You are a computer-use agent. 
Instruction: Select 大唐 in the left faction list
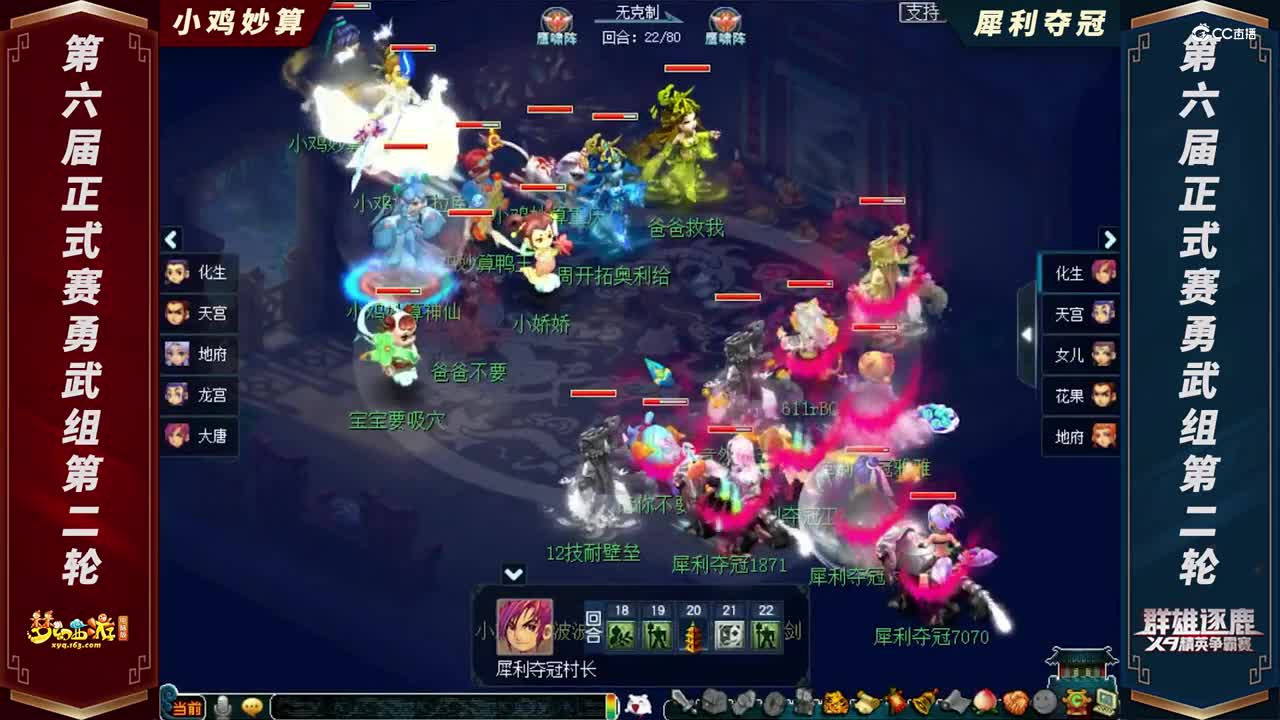pyautogui.click(x=200, y=437)
